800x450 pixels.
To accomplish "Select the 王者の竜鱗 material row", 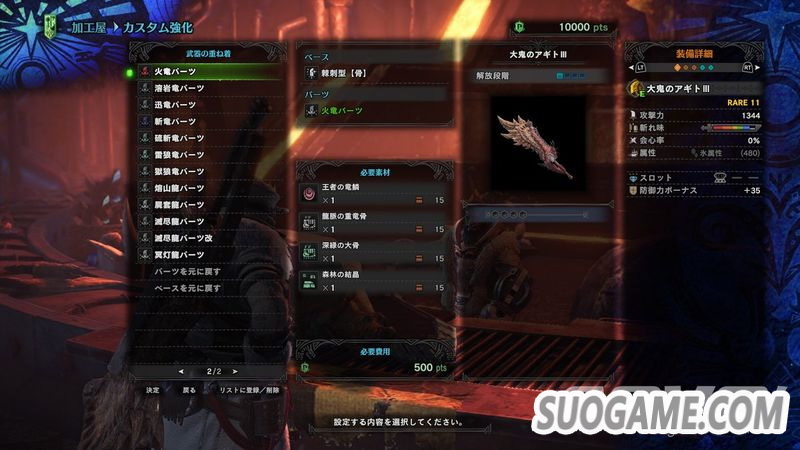I will (x=375, y=195).
